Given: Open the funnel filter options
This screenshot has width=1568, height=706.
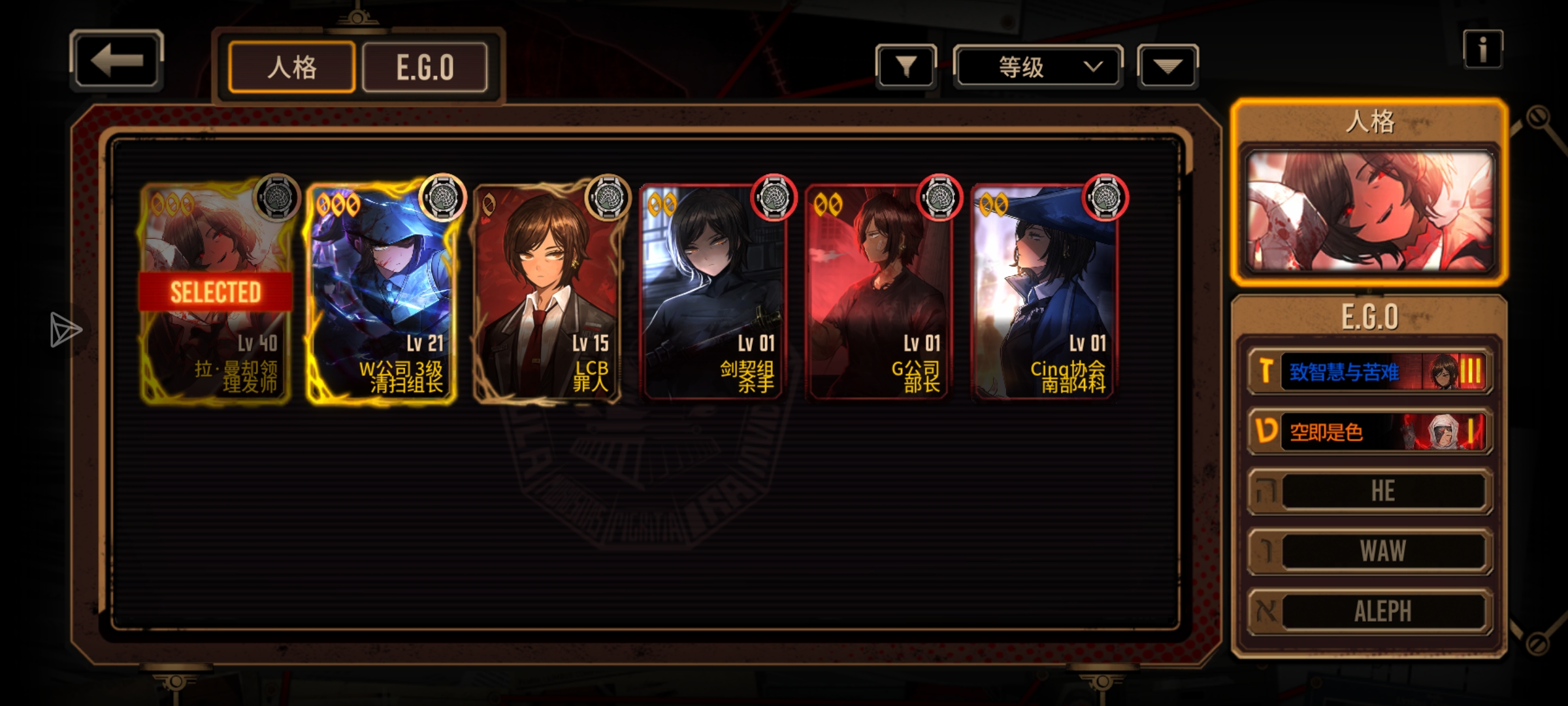Looking at the screenshot, I should coord(906,66).
